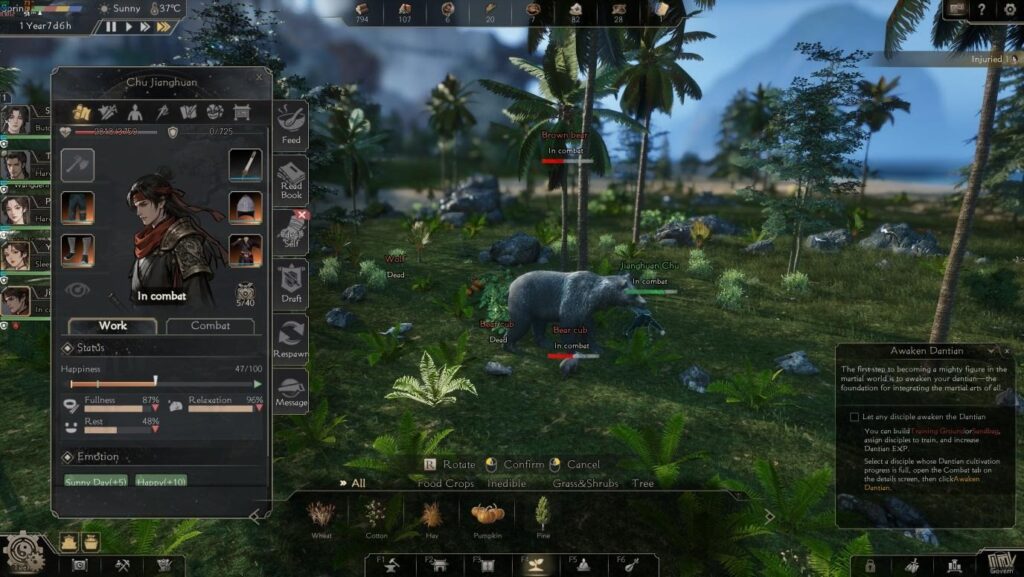Pick the Pine tree item
Viewport: 1024px width, 577px height.
coord(543,518)
